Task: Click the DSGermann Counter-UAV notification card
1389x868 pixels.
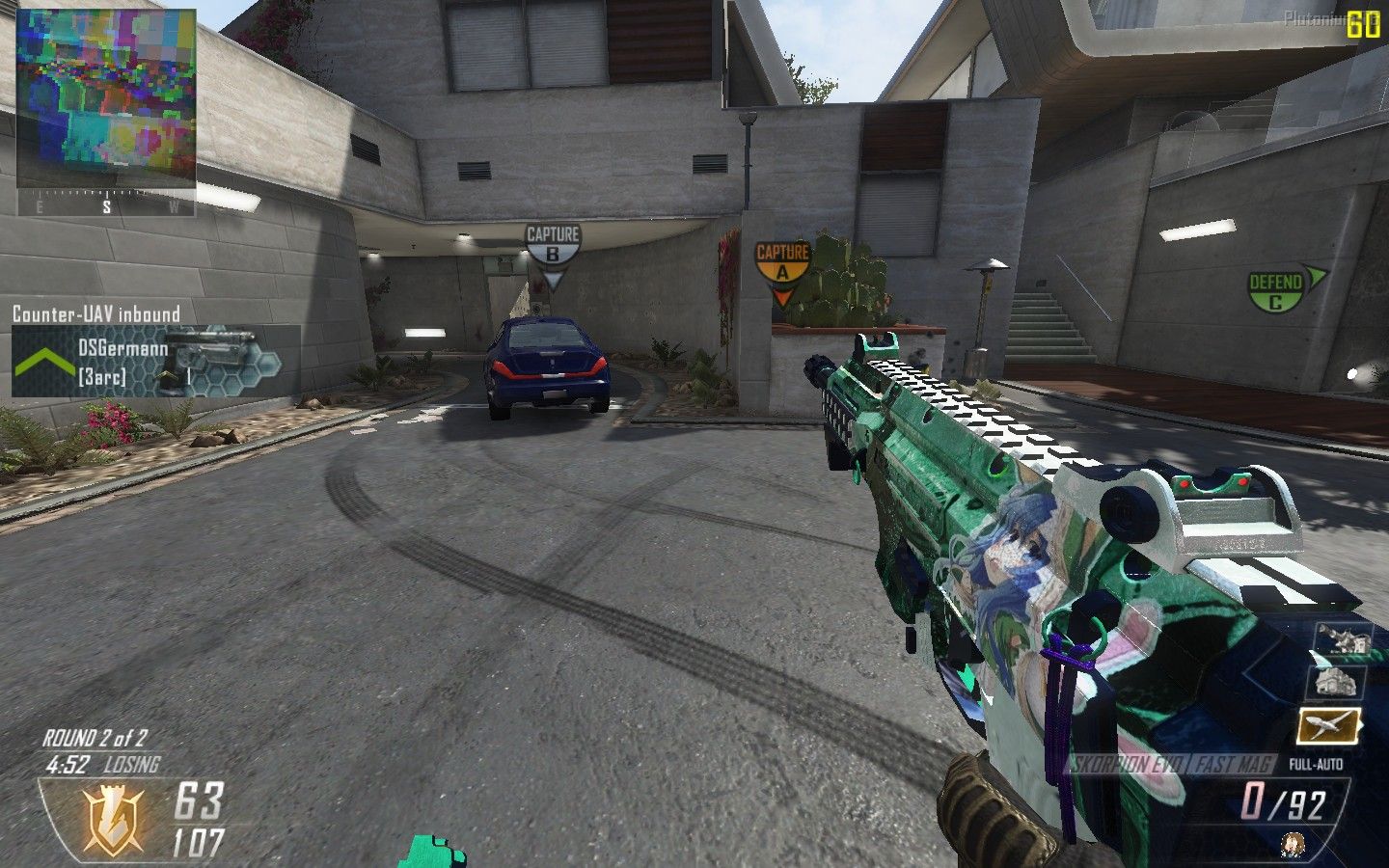Action: coord(154,362)
